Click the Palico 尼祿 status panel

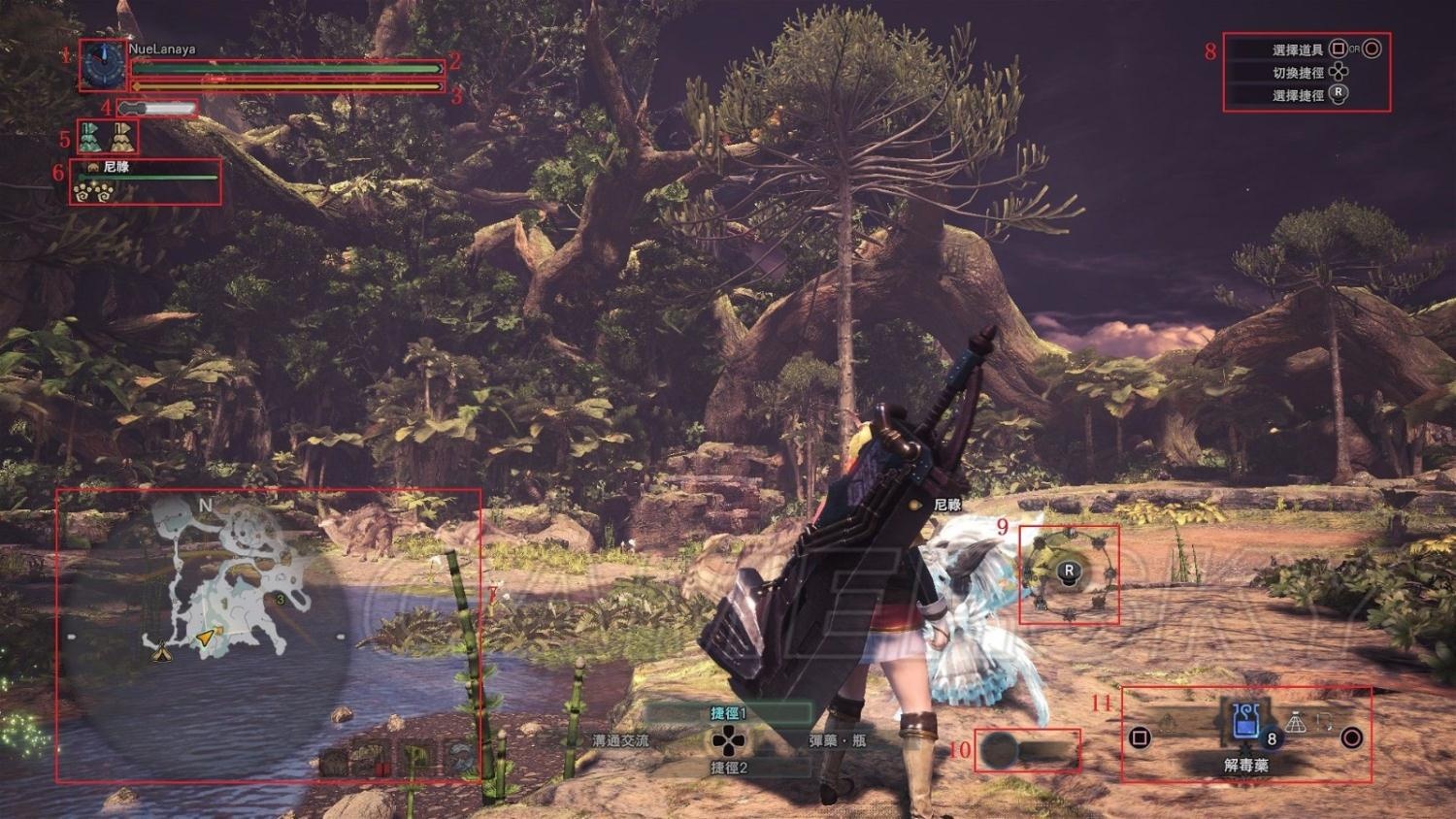click(x=146, y=180)
